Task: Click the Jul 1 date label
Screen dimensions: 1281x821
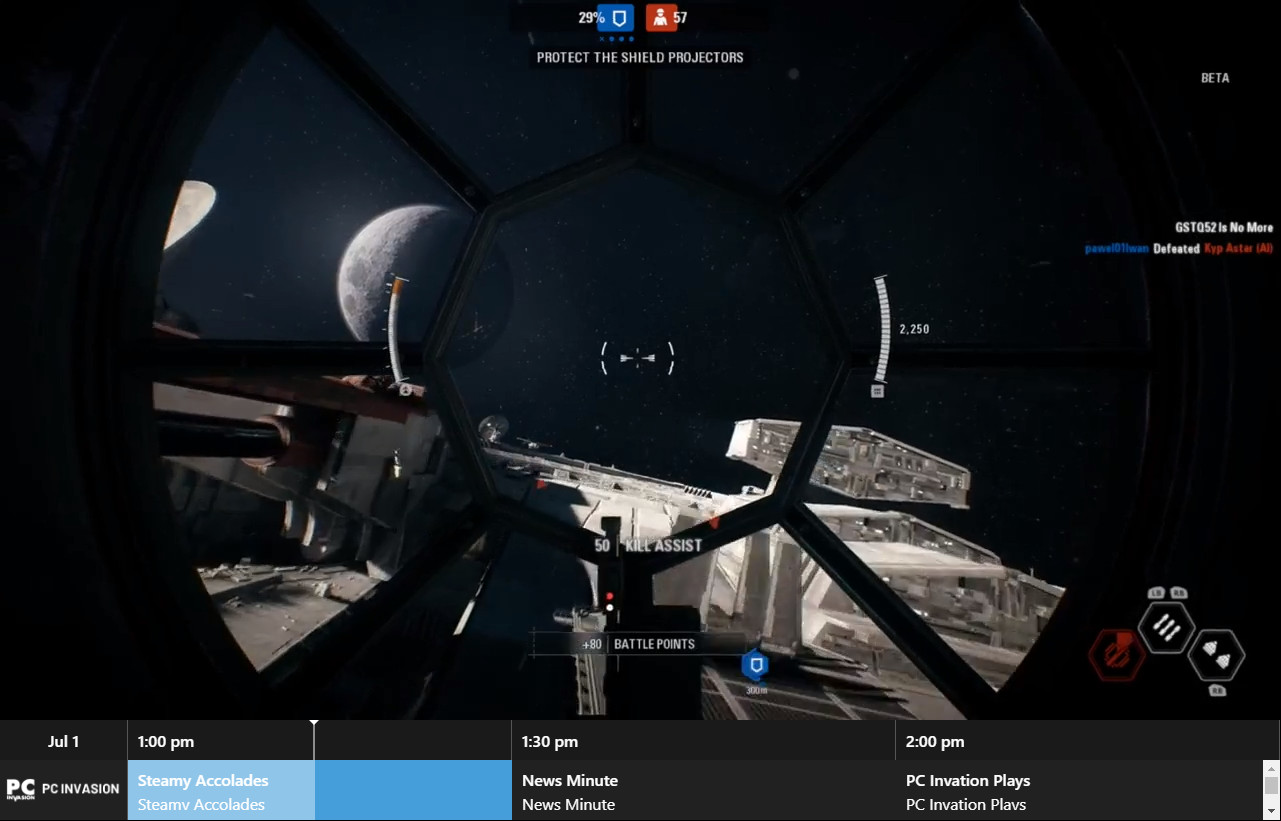Action: click(x=63, y=741)
